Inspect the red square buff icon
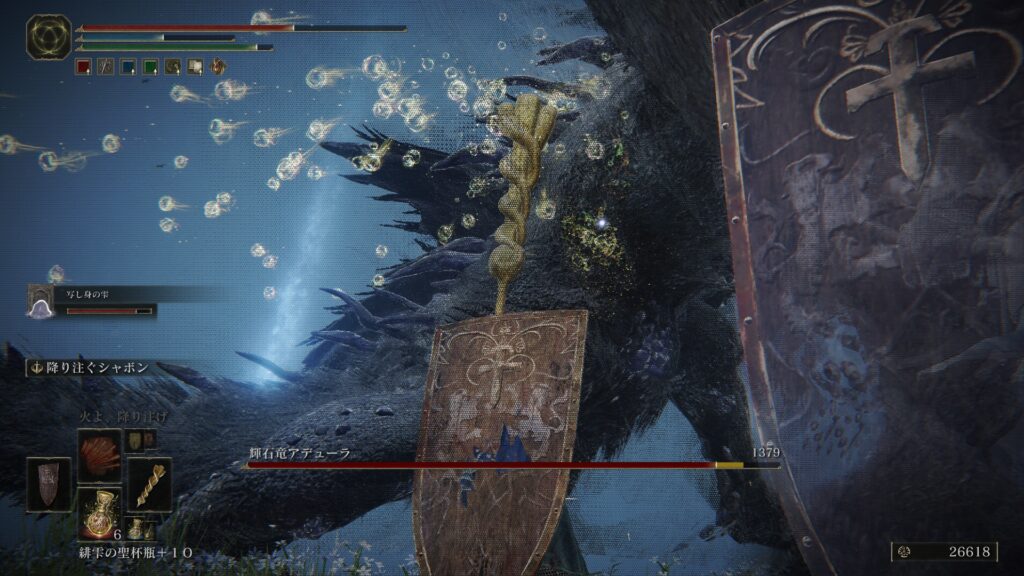 pyautogui.click(x=84, y=67)
